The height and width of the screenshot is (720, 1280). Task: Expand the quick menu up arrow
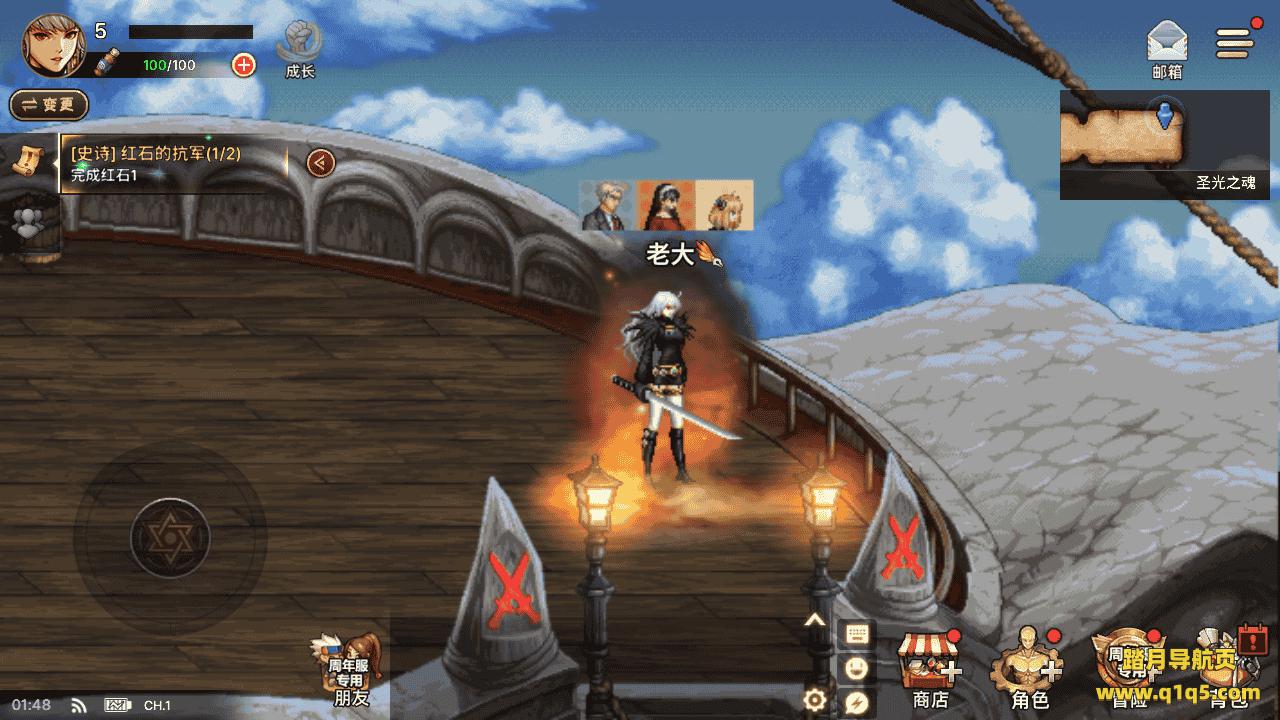[815, 621]
